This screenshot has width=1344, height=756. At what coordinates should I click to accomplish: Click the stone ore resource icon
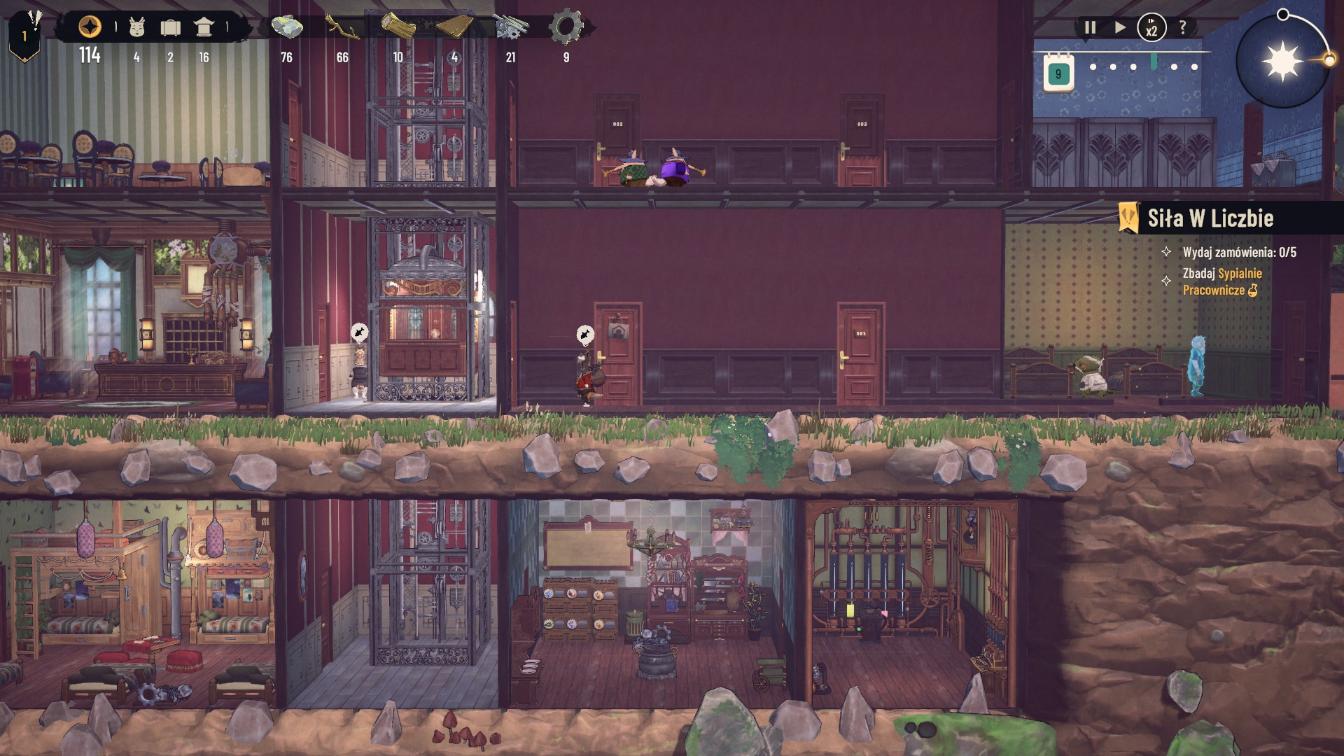[287, 27]
